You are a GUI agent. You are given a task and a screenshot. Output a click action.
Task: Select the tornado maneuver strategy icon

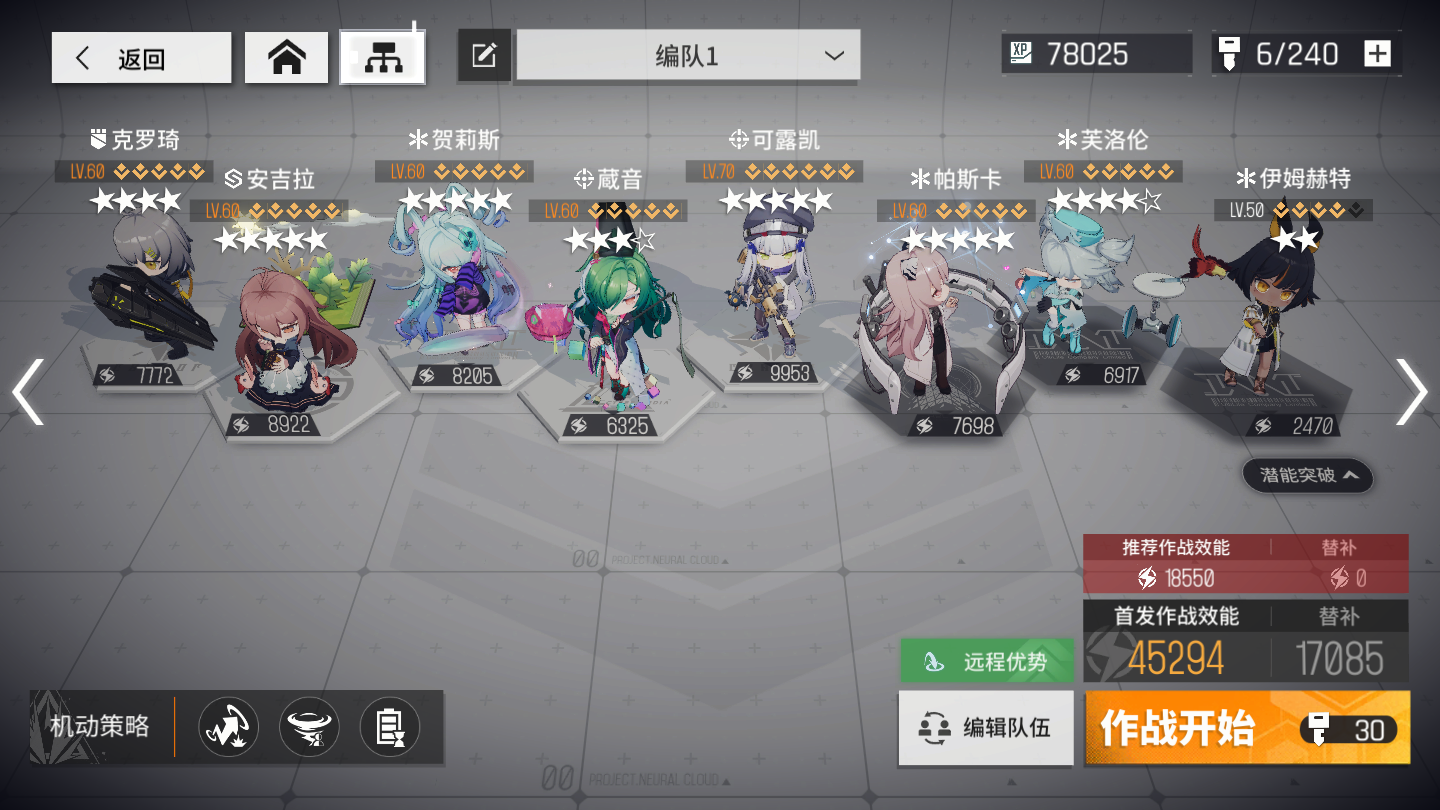click(x=308, y=727)
